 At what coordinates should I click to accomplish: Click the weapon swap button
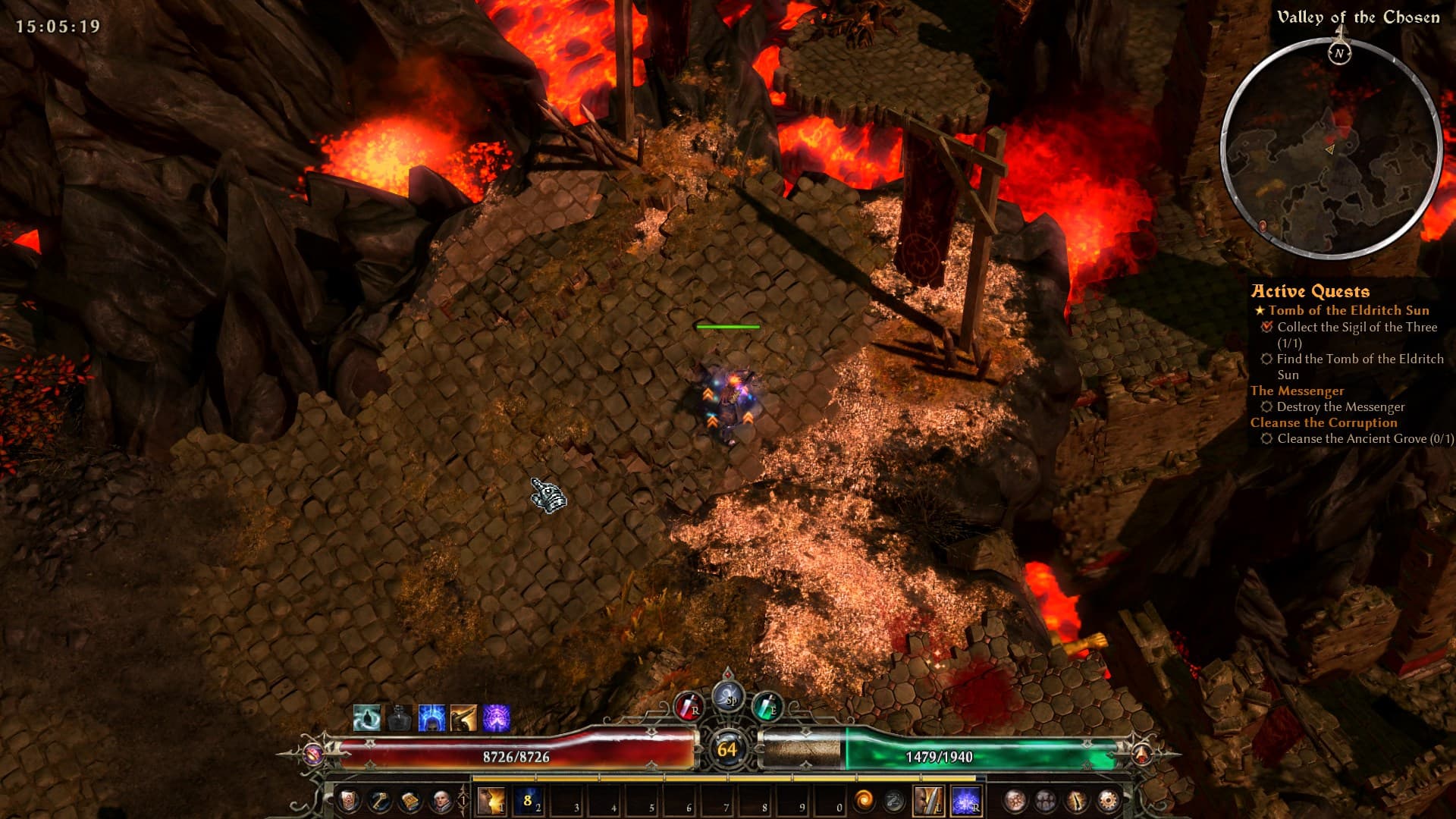(895, 800)
